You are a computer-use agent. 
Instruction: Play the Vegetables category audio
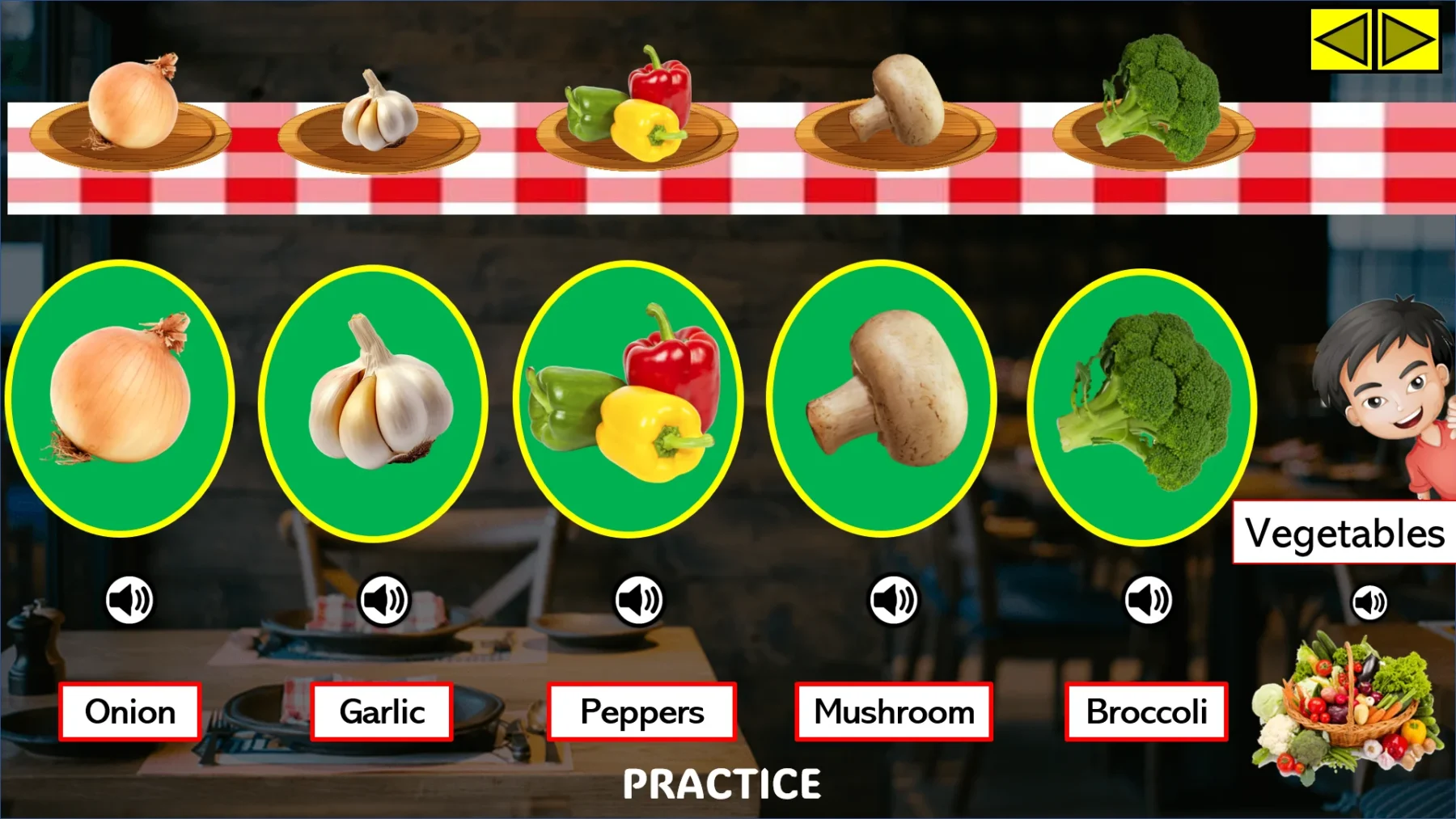[x=1369, y=601]
